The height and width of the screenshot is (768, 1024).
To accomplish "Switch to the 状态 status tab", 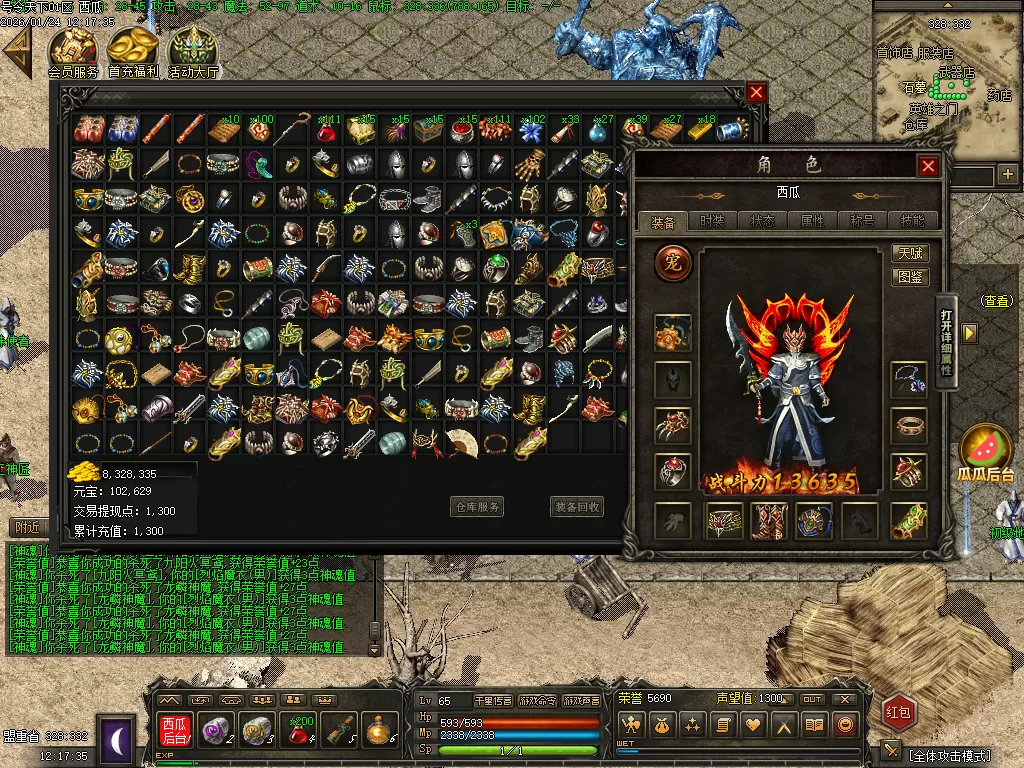I will coord(763,221).
